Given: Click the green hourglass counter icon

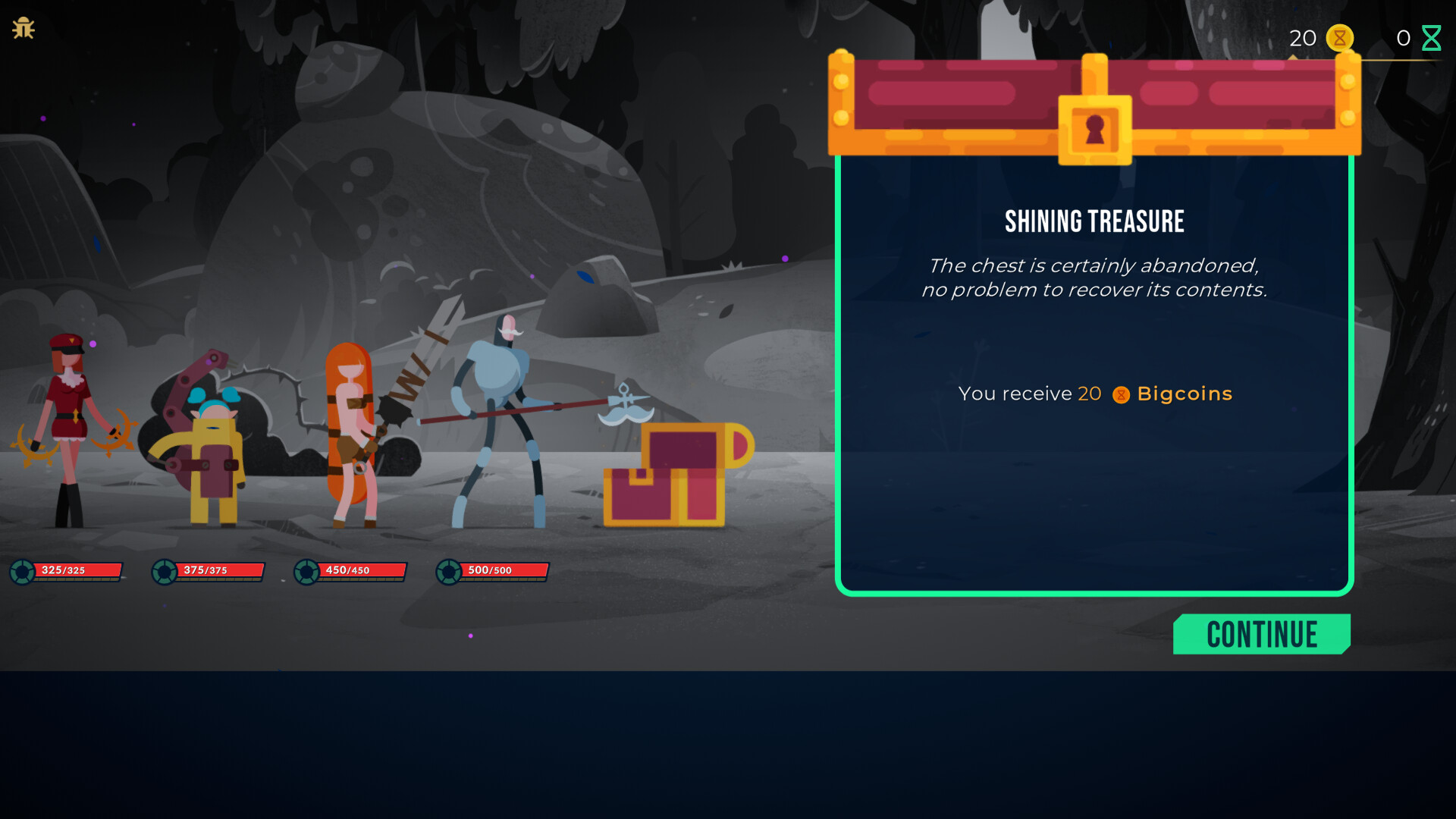Looking at the screenshot, I should click(x=1432, y=36).
